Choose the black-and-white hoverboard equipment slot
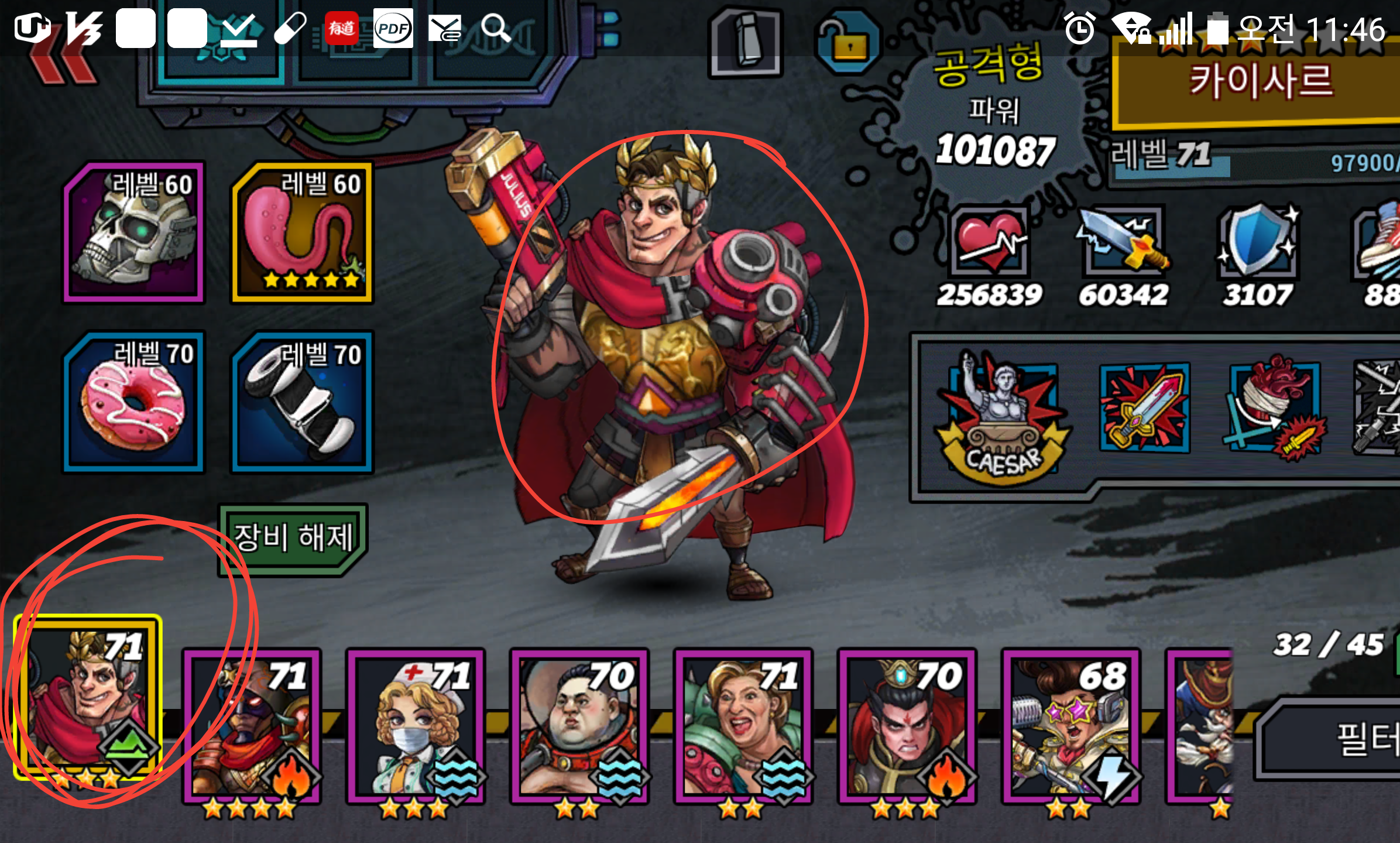The image size is (1400, 843). (302, 402)
